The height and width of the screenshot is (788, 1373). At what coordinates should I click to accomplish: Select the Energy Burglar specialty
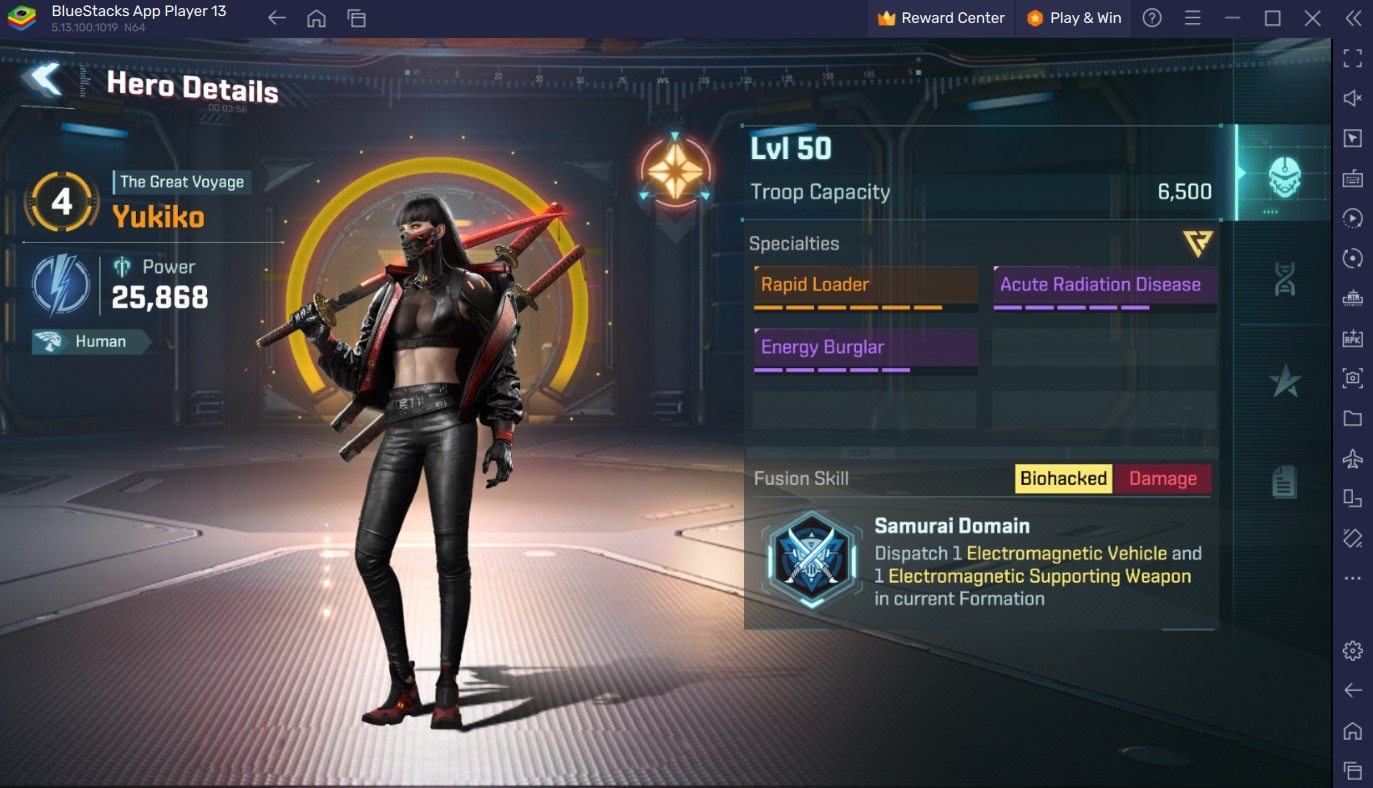coord(865,348)
